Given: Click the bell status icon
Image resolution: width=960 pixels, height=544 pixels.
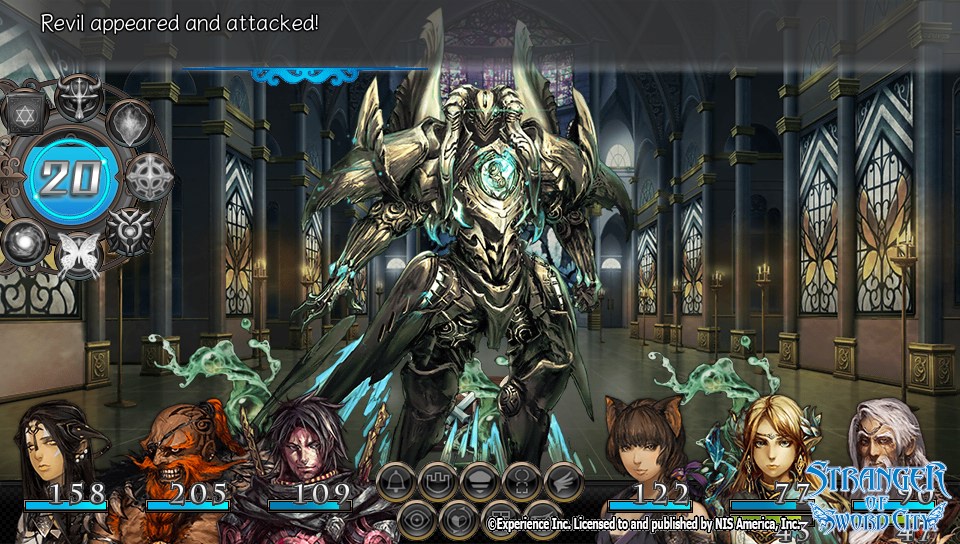Looking at the screenshot, I should 396,482.
